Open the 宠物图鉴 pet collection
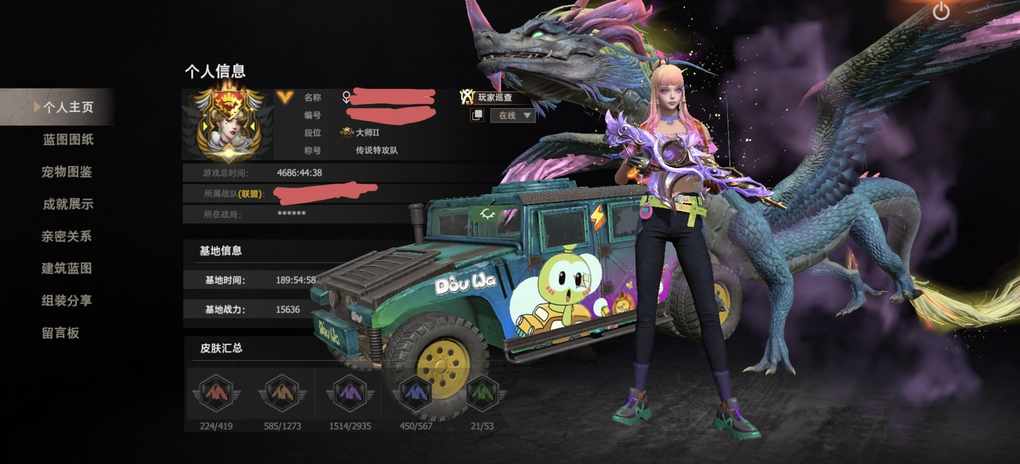Viewport: 1020px width, 464px height. pyautogui.click(x=67, y=172)
